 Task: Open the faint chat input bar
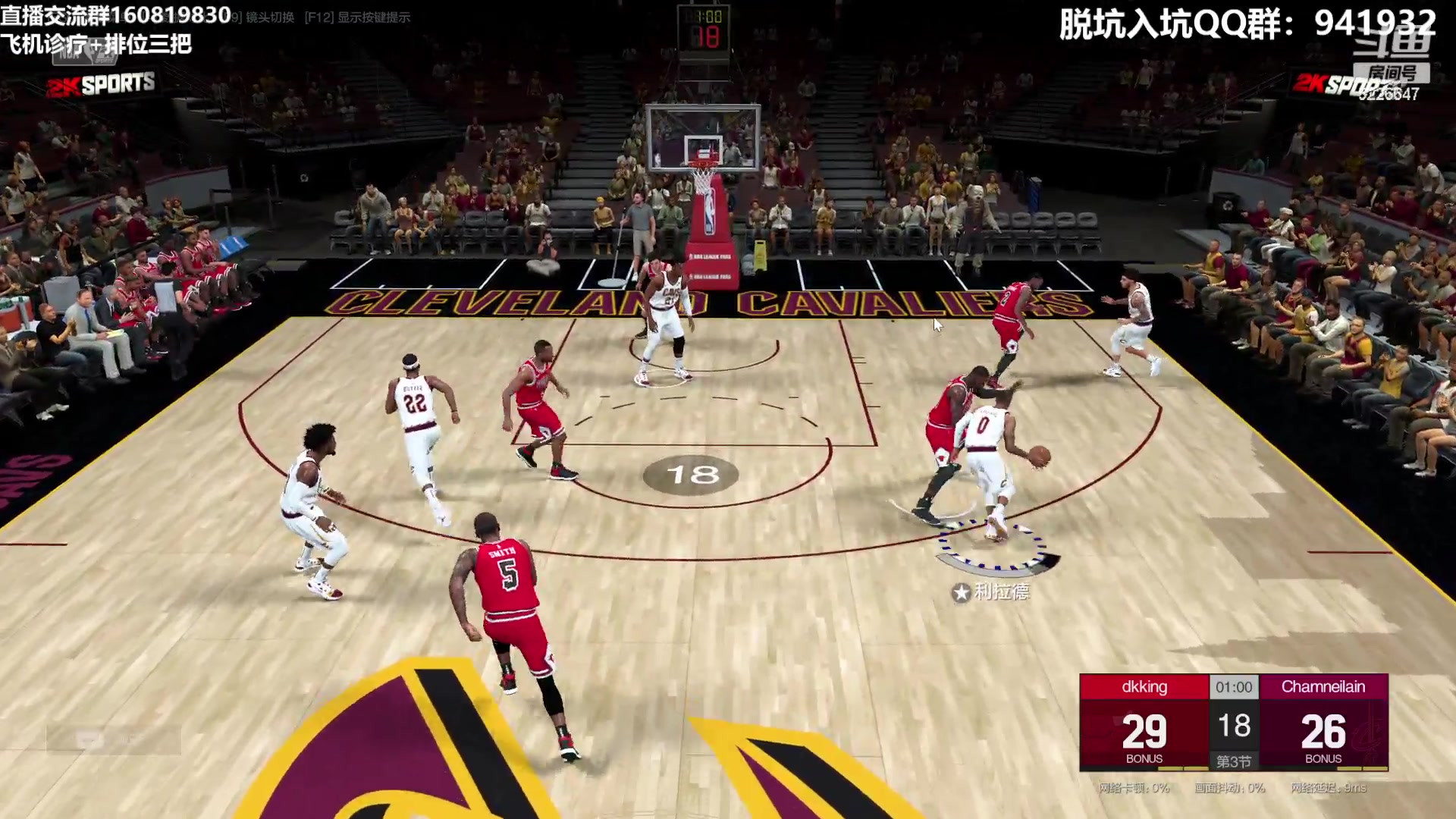[114, 739]
